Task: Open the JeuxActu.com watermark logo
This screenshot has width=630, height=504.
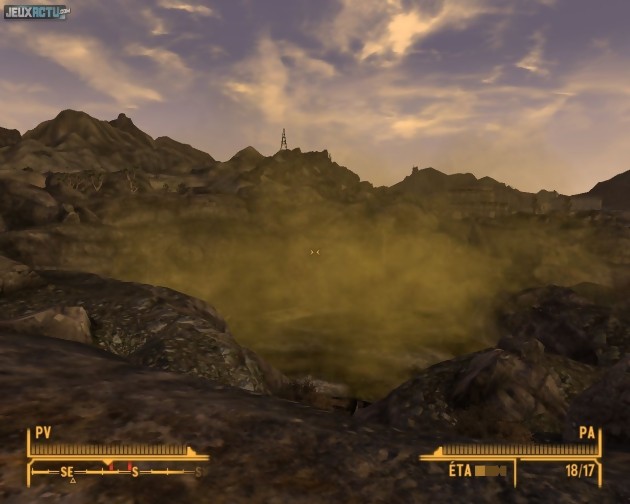Action: pyautogui.click(x=37, y=12)
